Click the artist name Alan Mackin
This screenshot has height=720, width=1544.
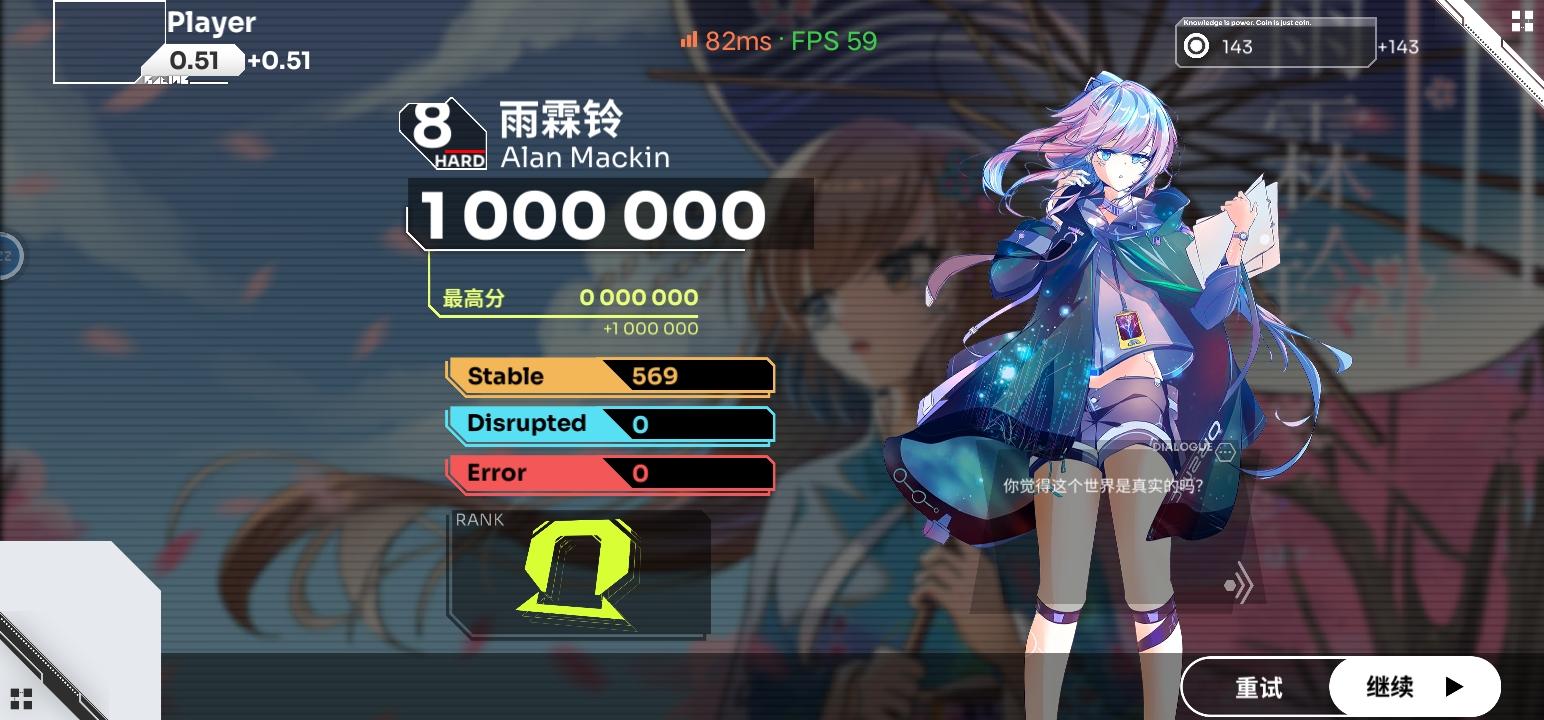pos(583,157)
